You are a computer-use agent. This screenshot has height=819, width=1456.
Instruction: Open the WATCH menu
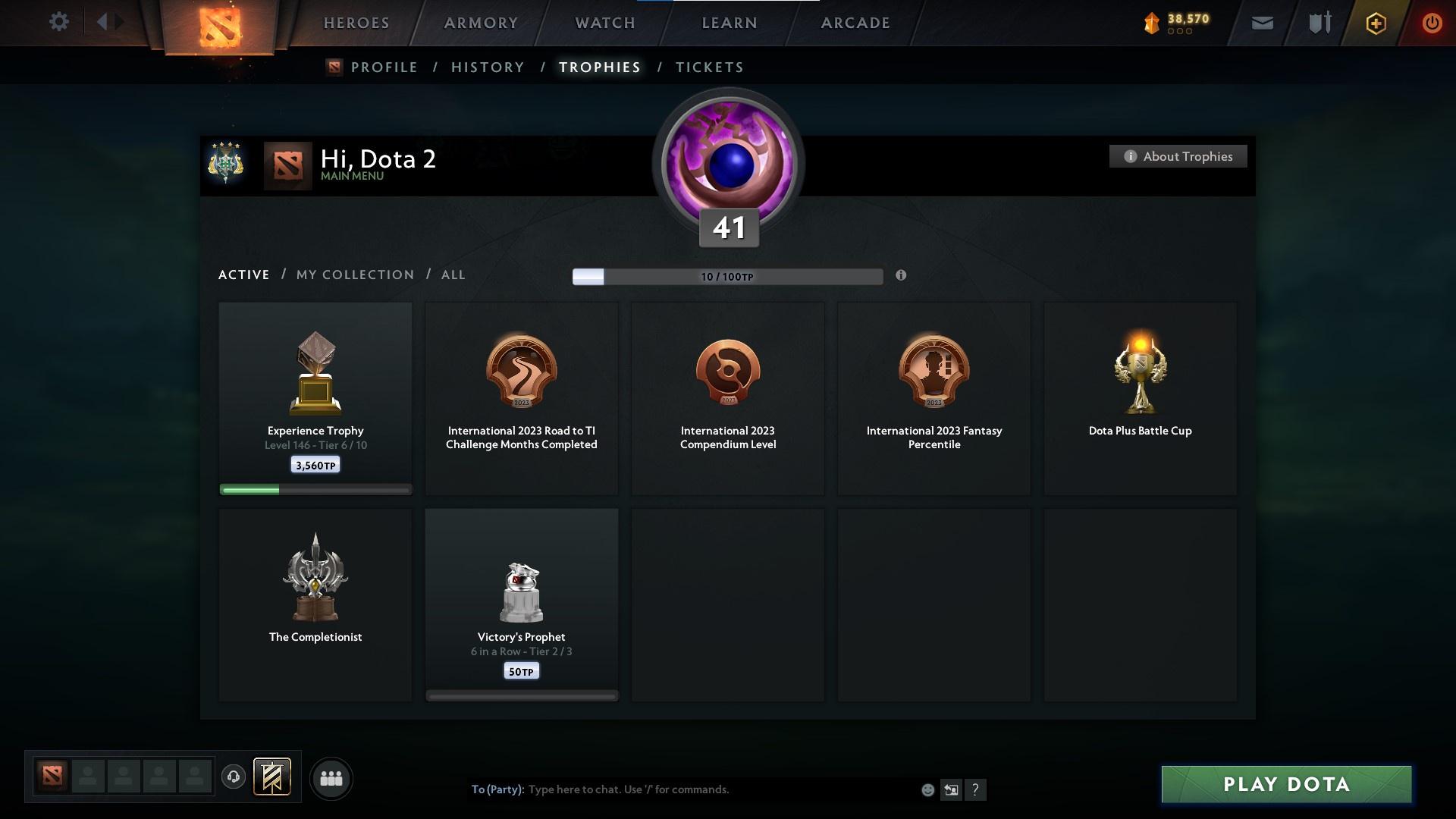tap(603, 23)
